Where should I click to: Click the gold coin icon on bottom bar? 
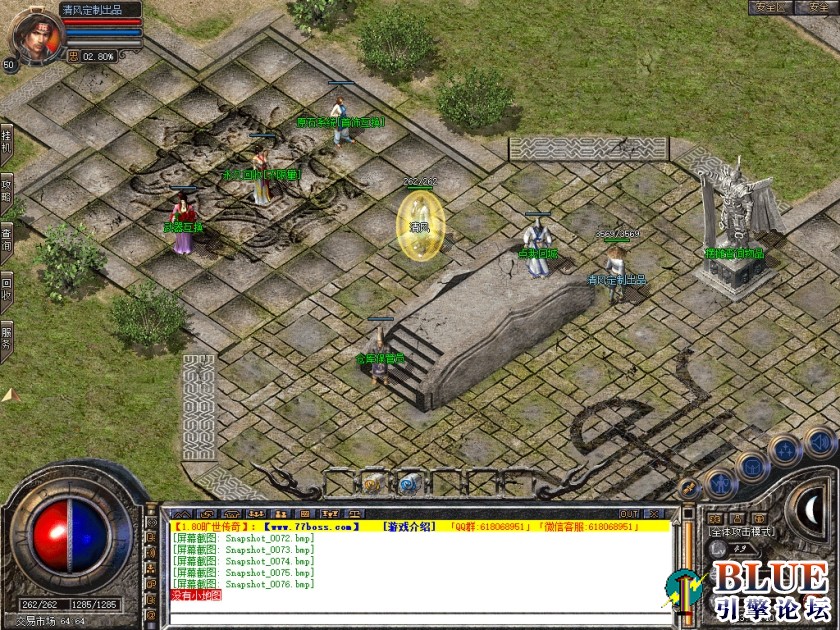[372, 484]
